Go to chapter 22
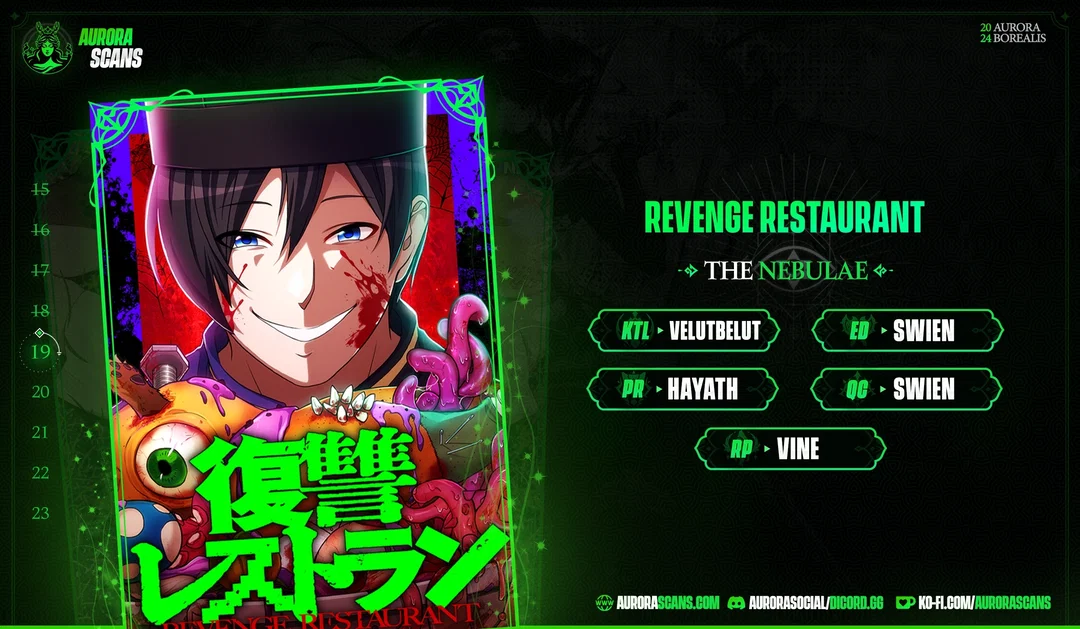This screenshot has height=629, width=1080. click(41, 473)
